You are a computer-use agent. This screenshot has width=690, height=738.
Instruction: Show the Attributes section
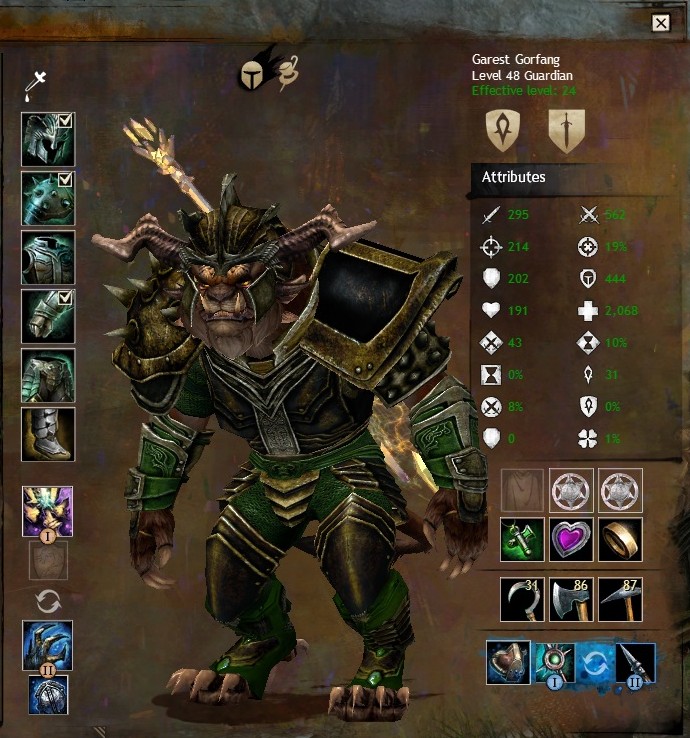coord(514,177)
